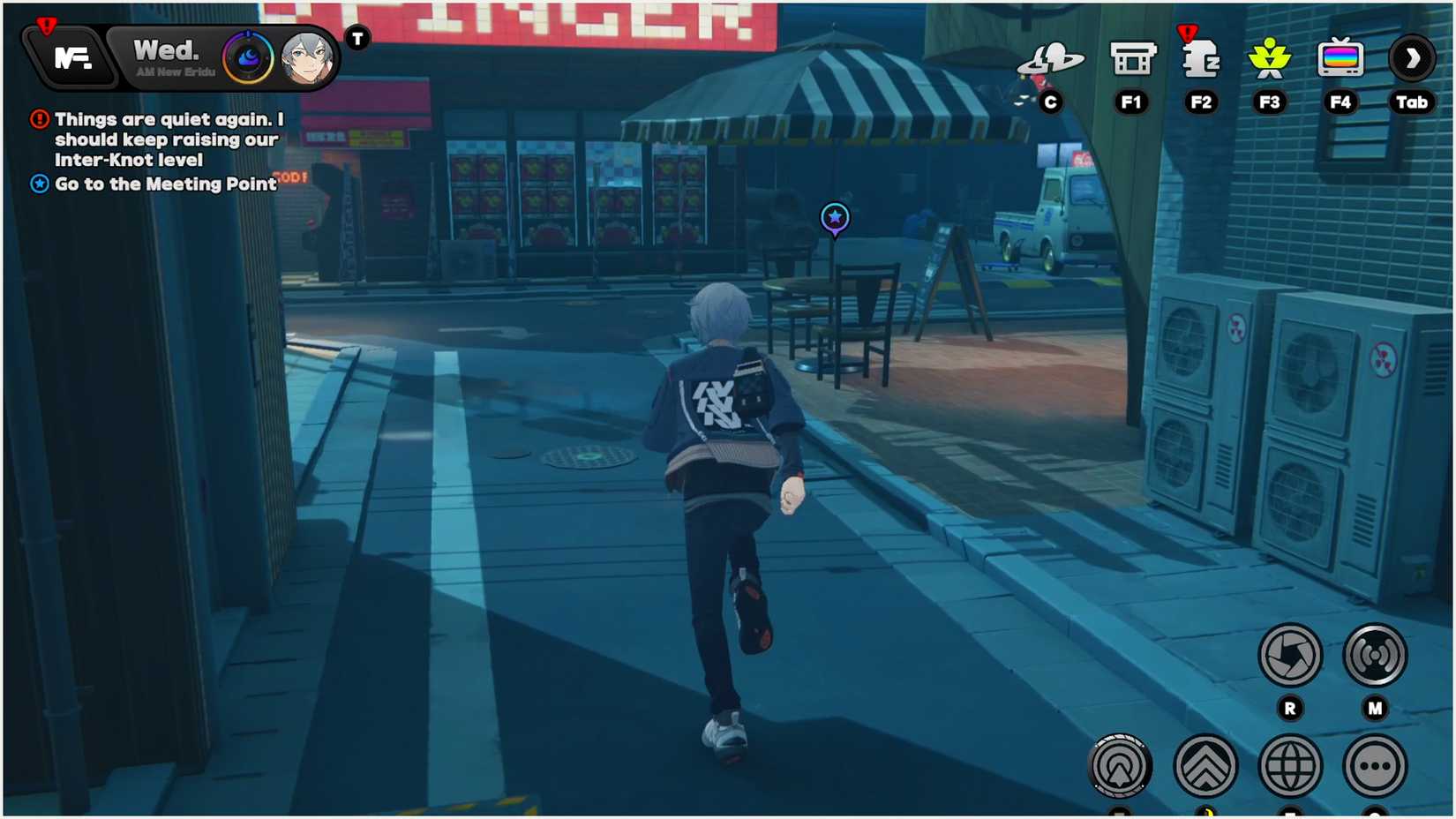
Task: Check the notes icon with red alert above F2
Action: [x=1200, y=60]
